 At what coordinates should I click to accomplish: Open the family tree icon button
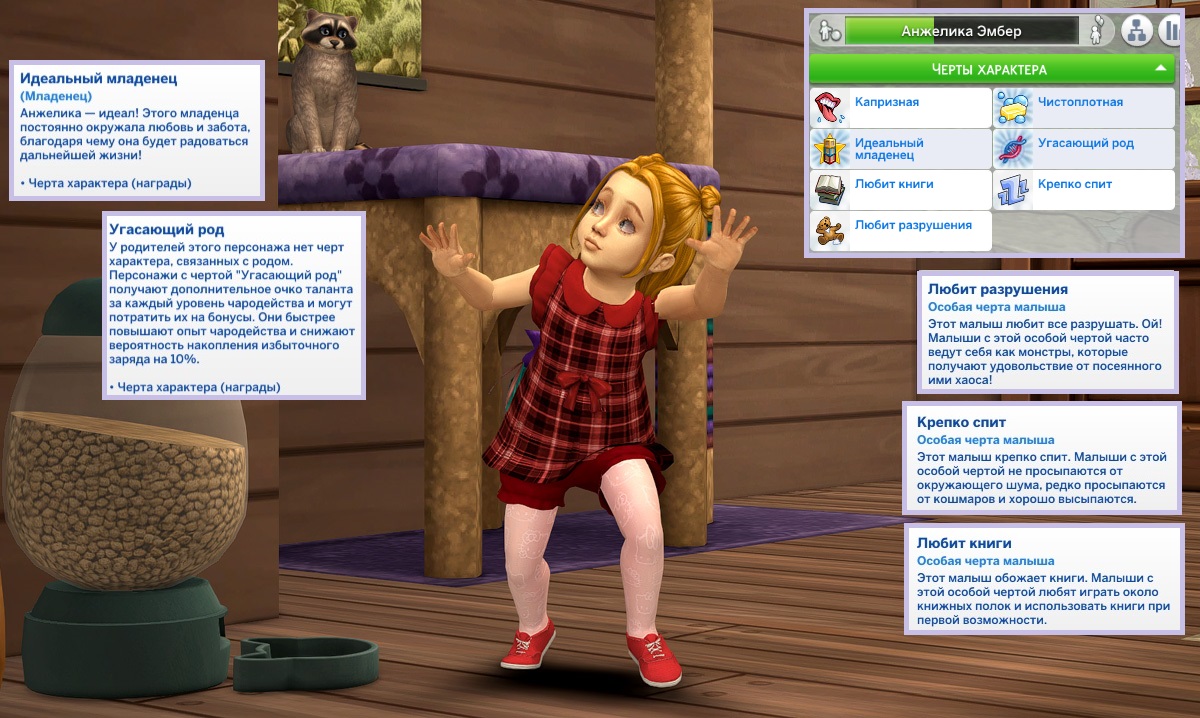pyautogui.click(x=1135, y=31)
